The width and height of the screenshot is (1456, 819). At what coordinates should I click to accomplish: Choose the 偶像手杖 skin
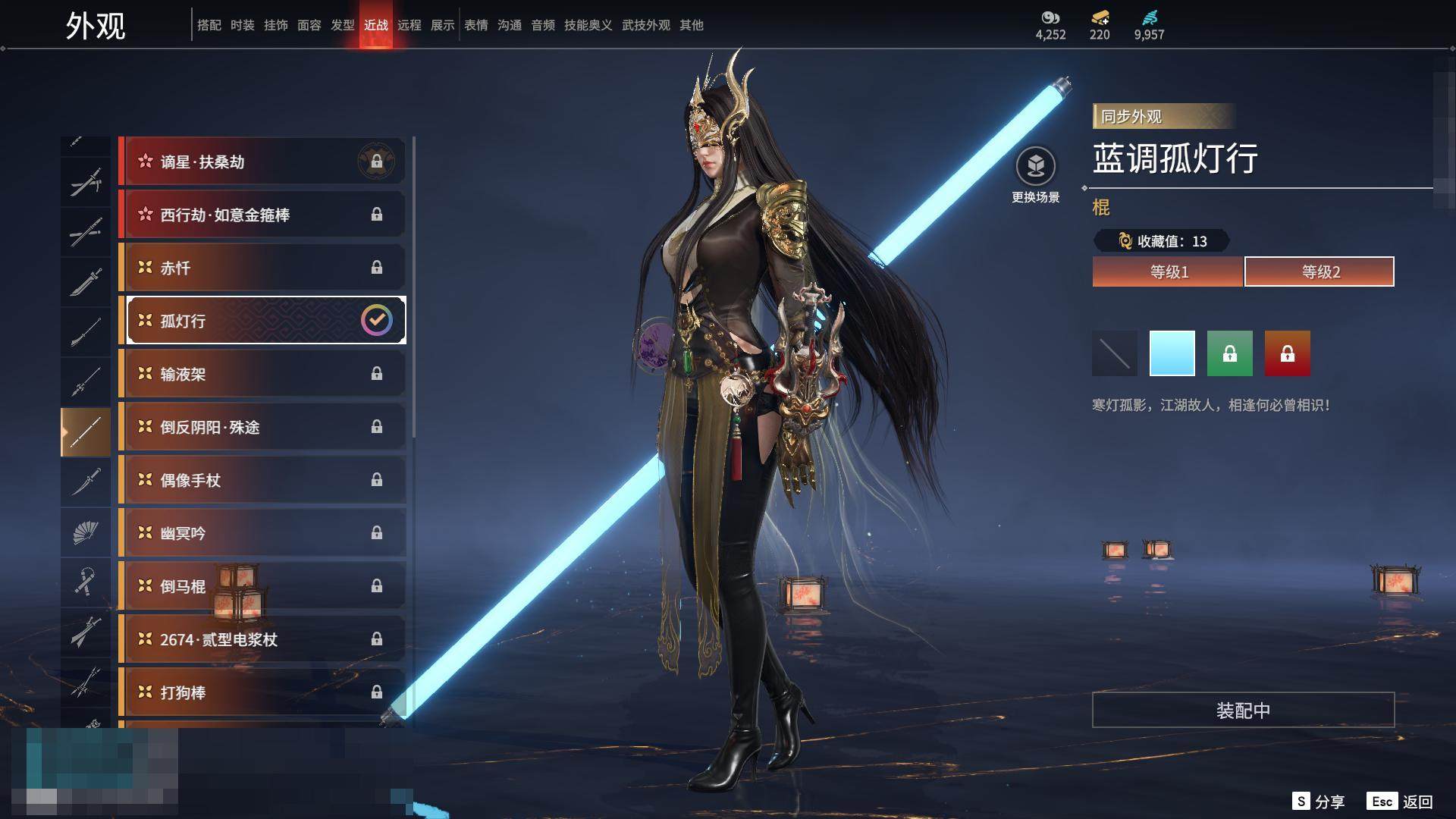pos(262,480)
